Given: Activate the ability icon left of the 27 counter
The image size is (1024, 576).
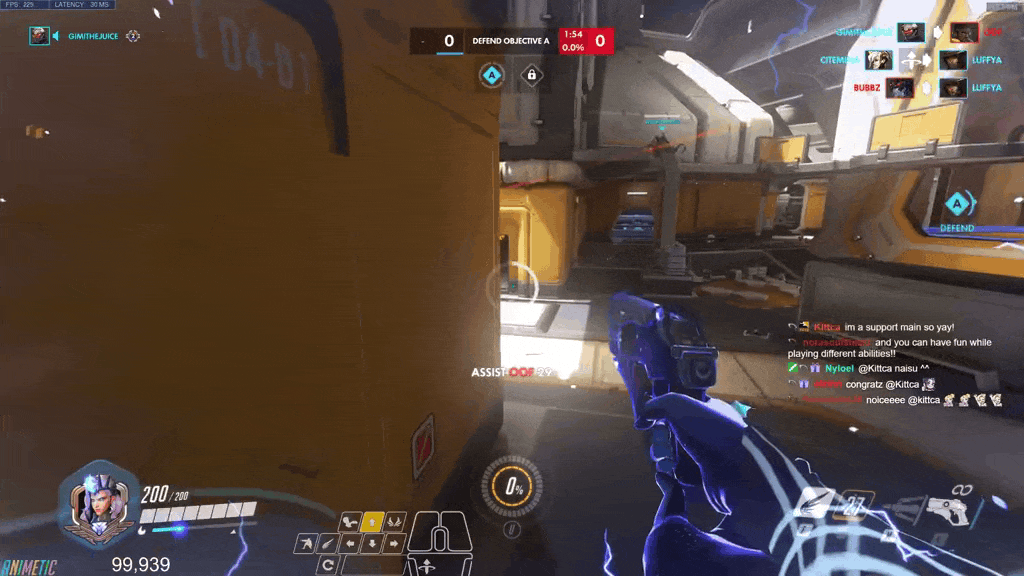Looking at the screenshot, I should pyautogui.click(x=814, y=504).
